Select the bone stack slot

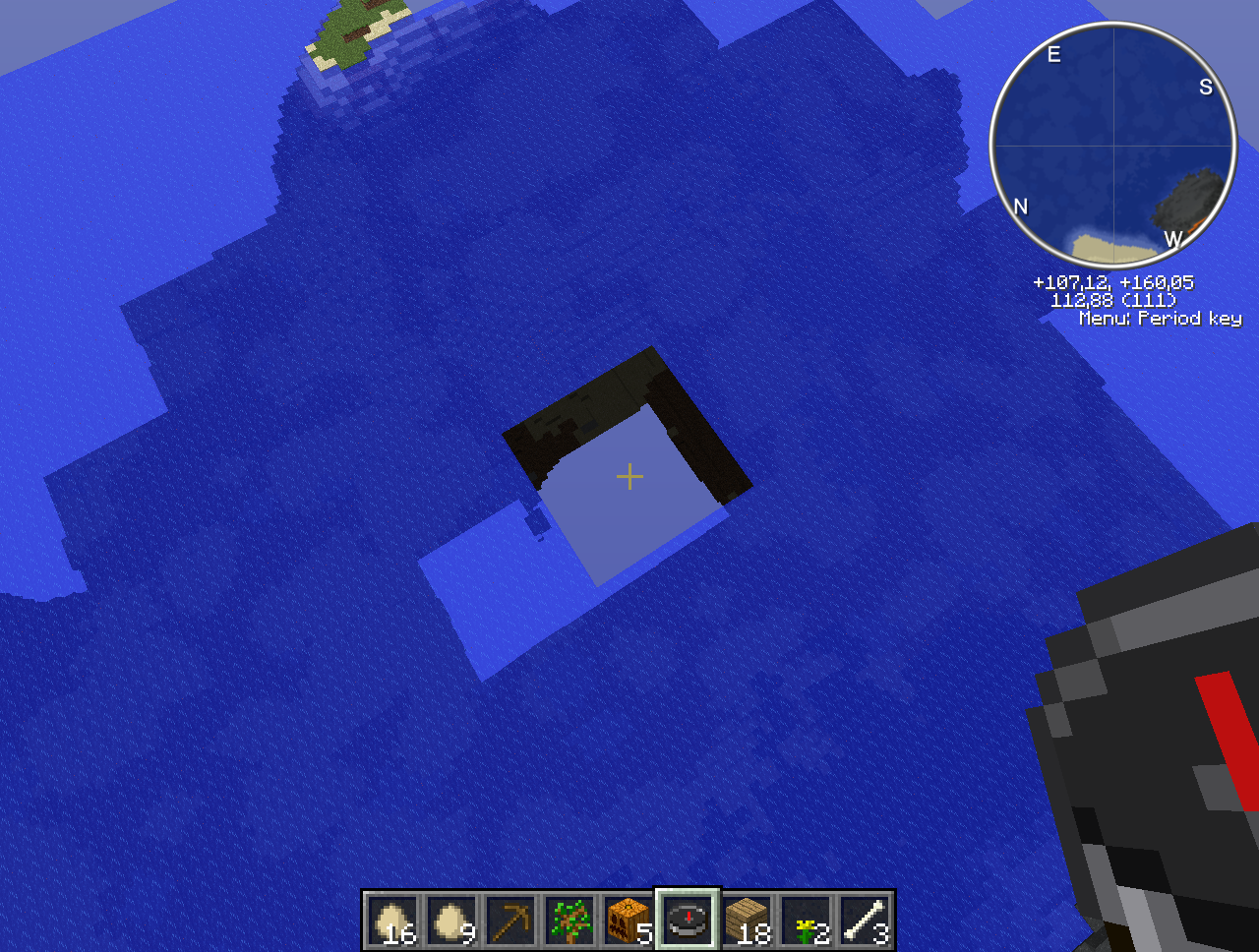click(866, 922)
